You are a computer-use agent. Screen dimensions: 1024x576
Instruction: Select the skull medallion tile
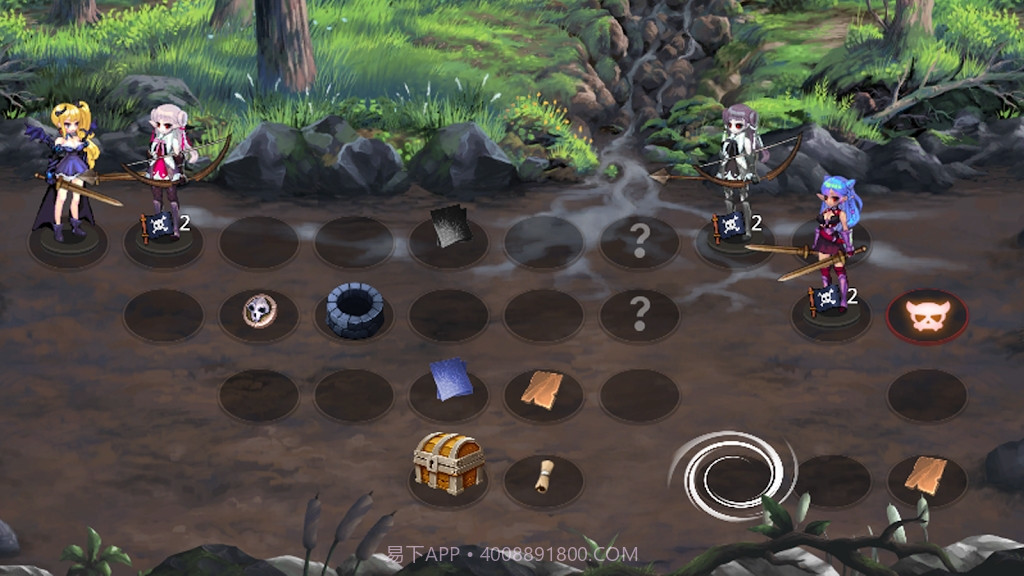click(259, 311)
